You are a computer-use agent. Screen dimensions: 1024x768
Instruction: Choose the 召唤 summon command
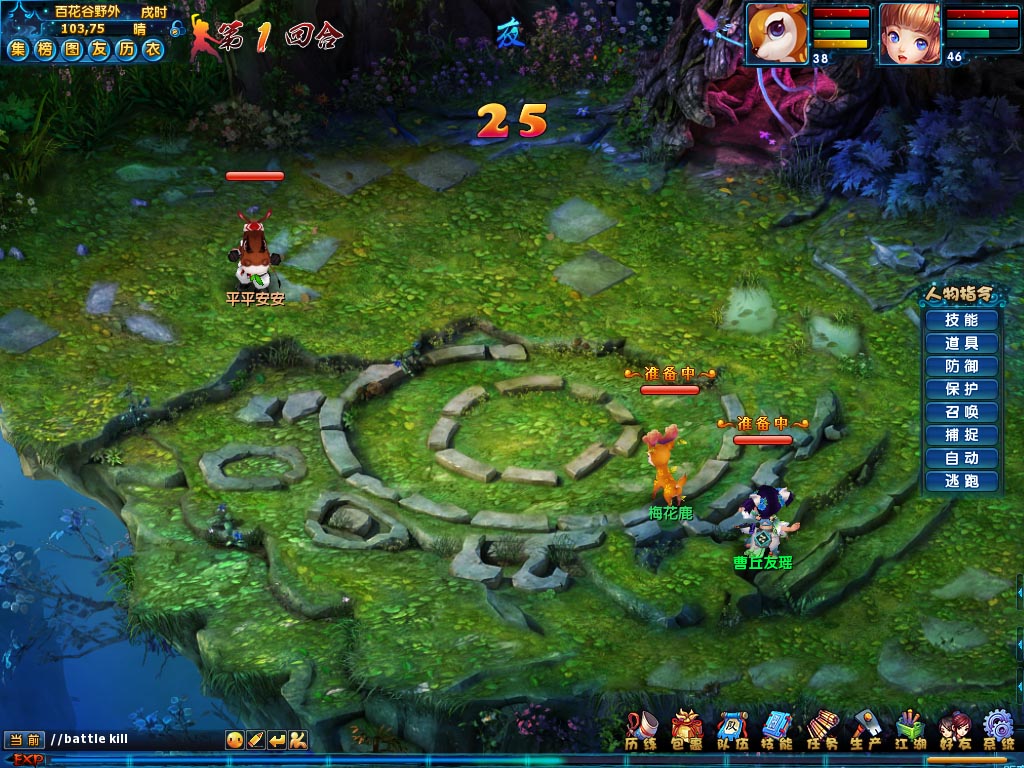click(x=961, y=412)
